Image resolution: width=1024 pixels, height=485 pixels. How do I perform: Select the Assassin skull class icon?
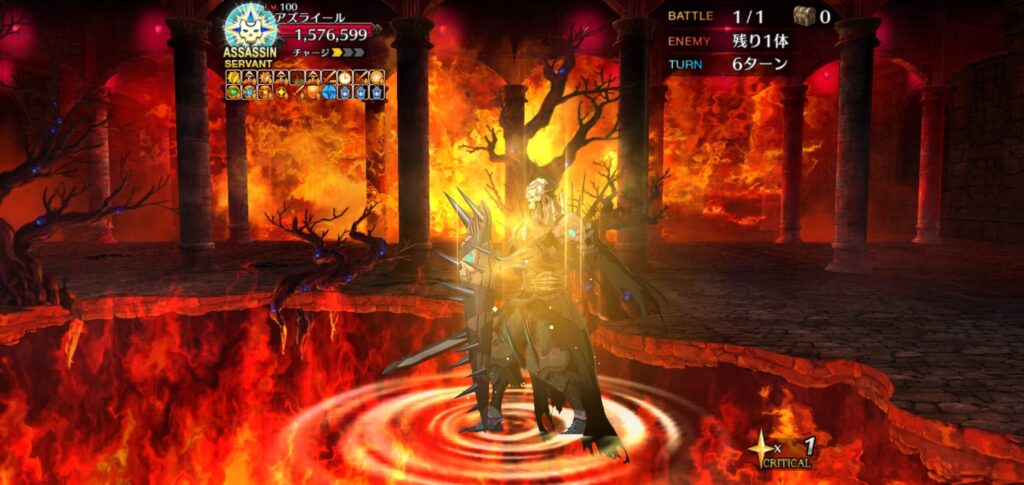(243, 25)
